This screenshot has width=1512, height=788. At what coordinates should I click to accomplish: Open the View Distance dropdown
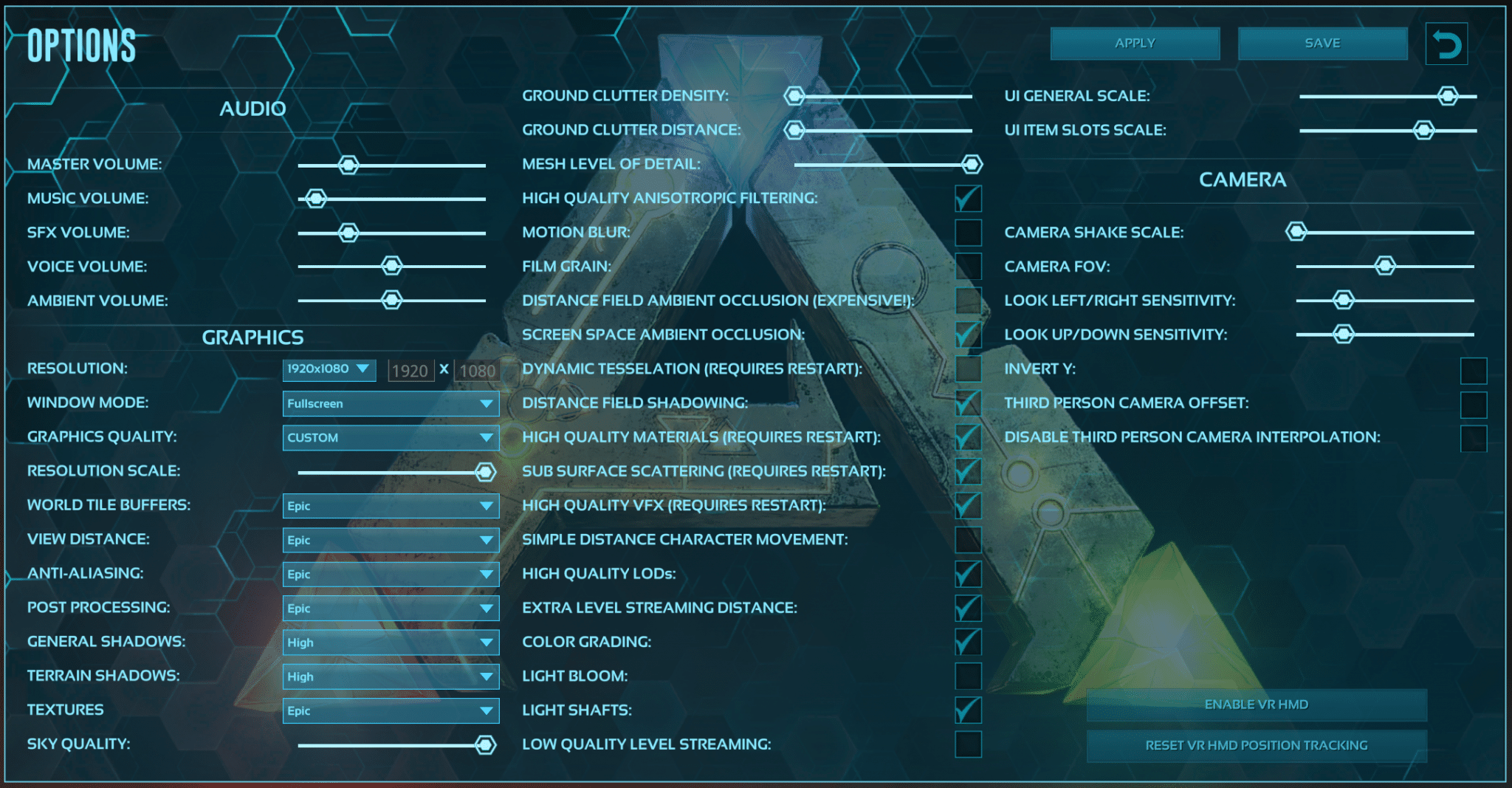pos(391,540)
